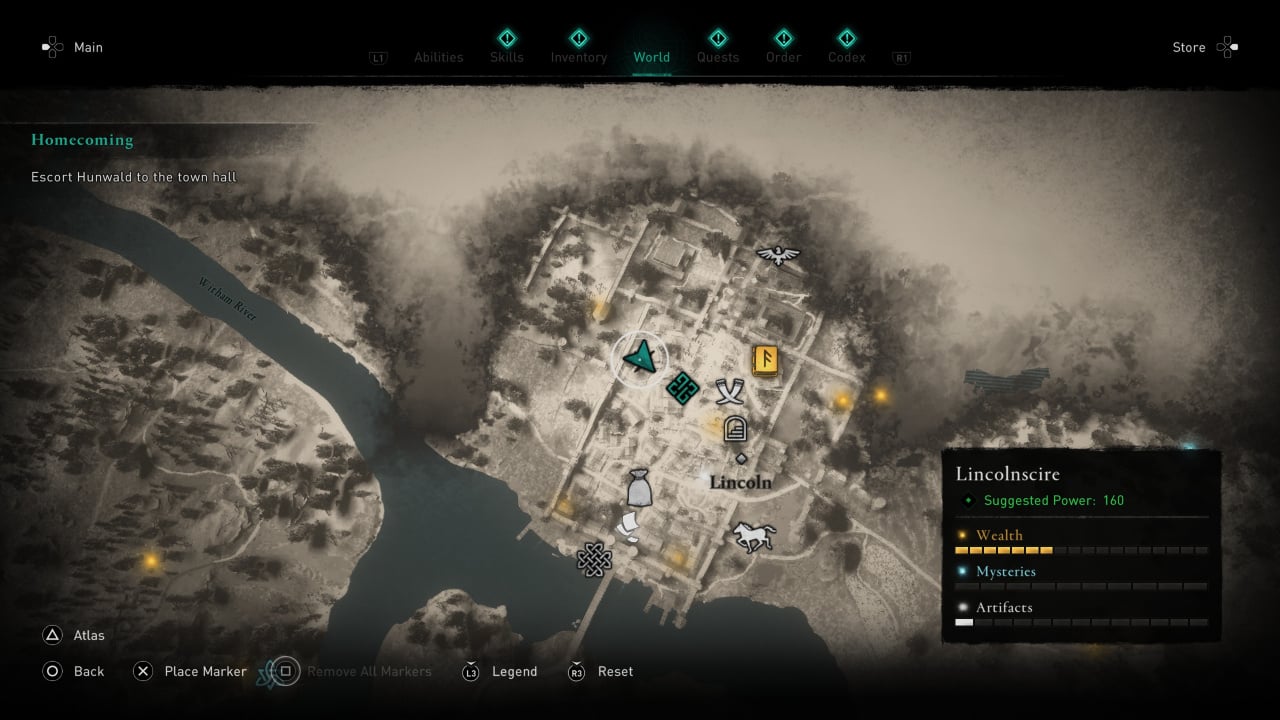Click the teal player arrow marker
This screenshot has height=720, width=1280.
640,356
